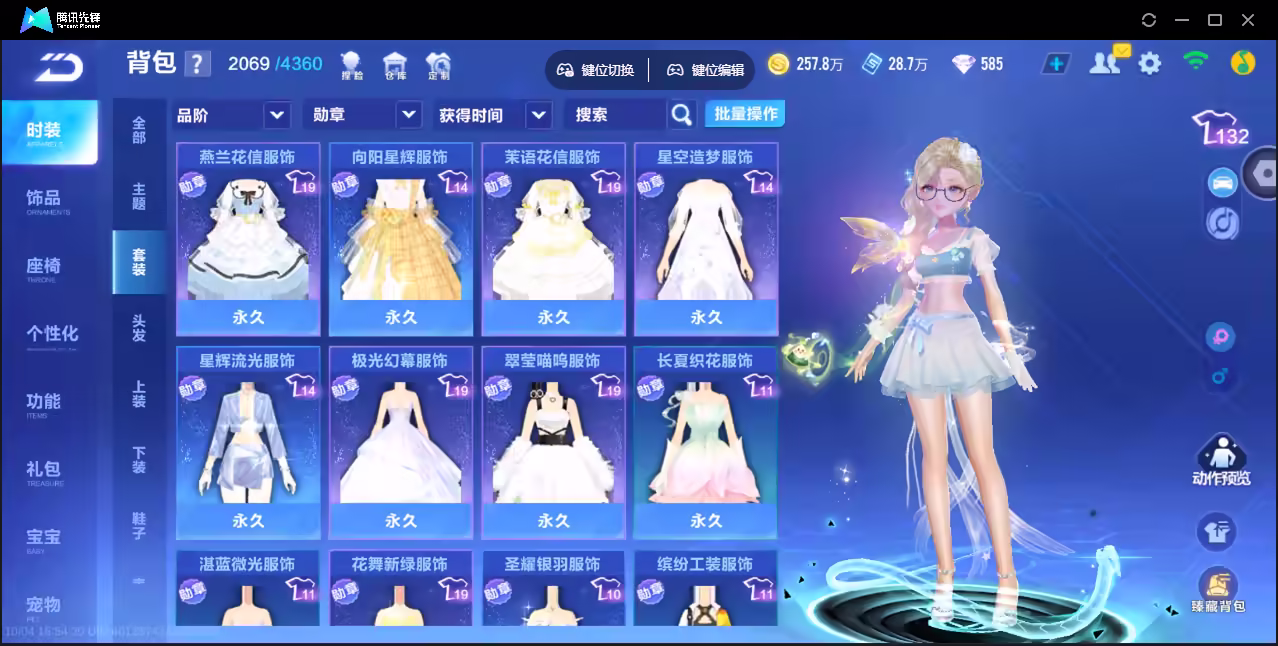Show the 头发 hair items
Screen dimensions: 1278x646
click(139, 328)
